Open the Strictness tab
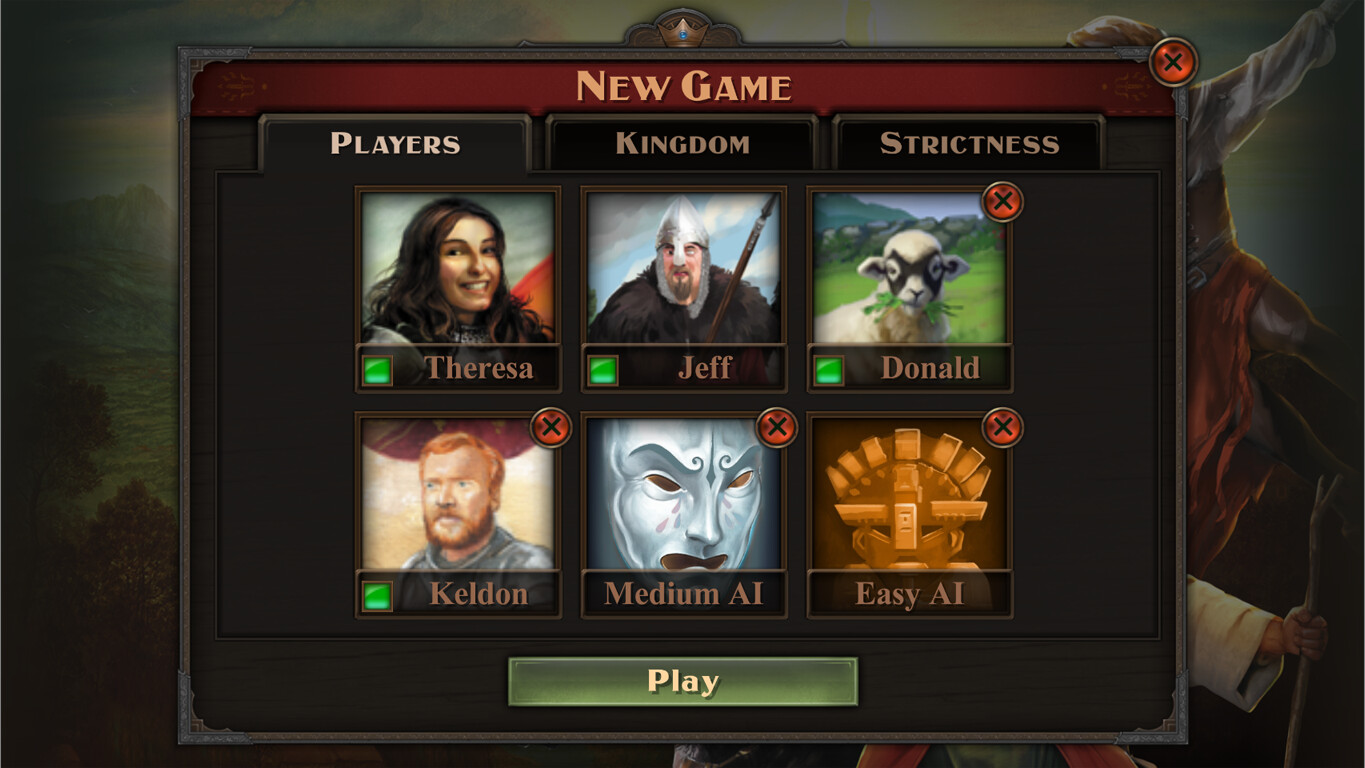 [970, 143]
